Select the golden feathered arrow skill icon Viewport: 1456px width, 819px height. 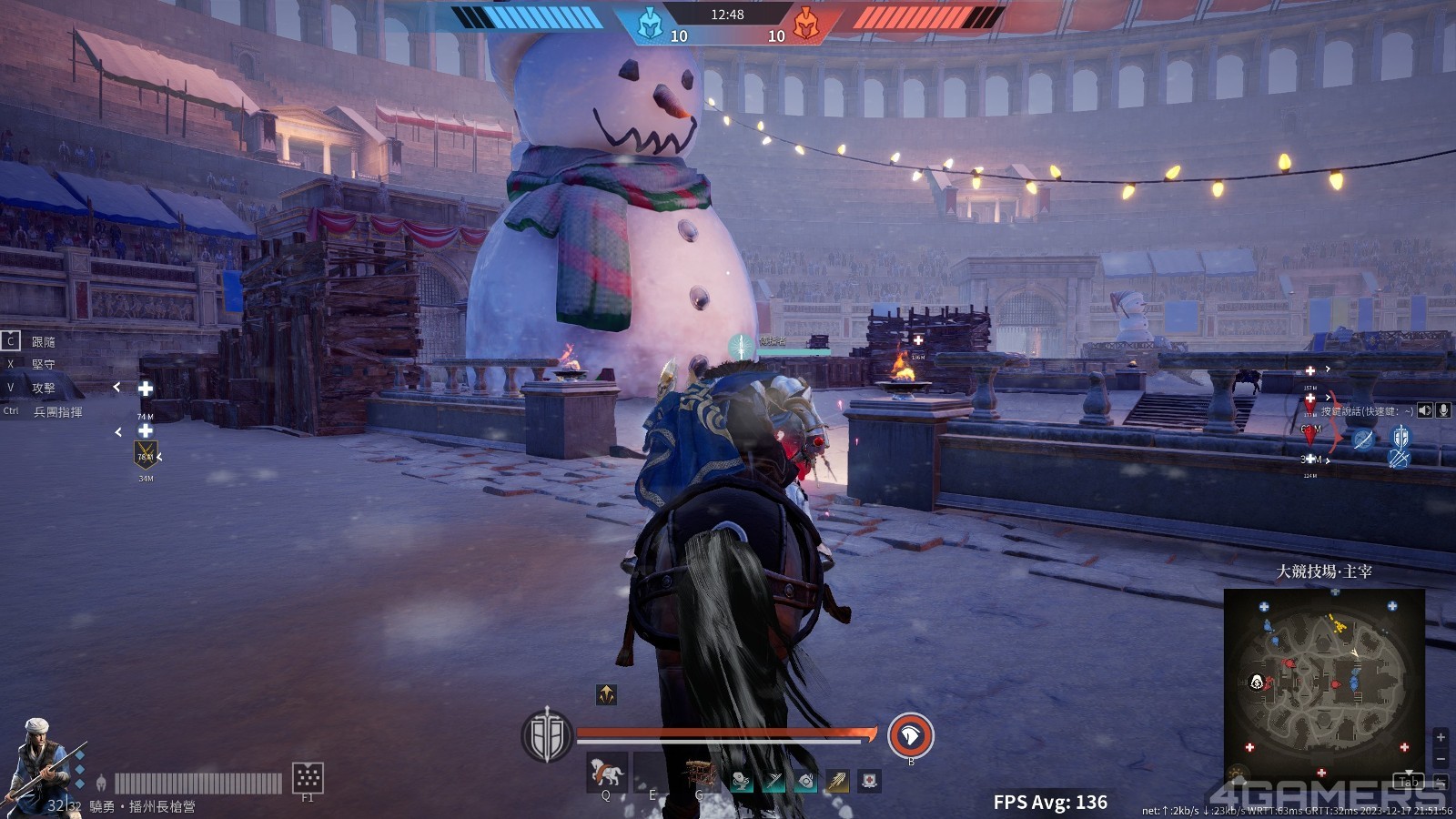tap(837, 780)
